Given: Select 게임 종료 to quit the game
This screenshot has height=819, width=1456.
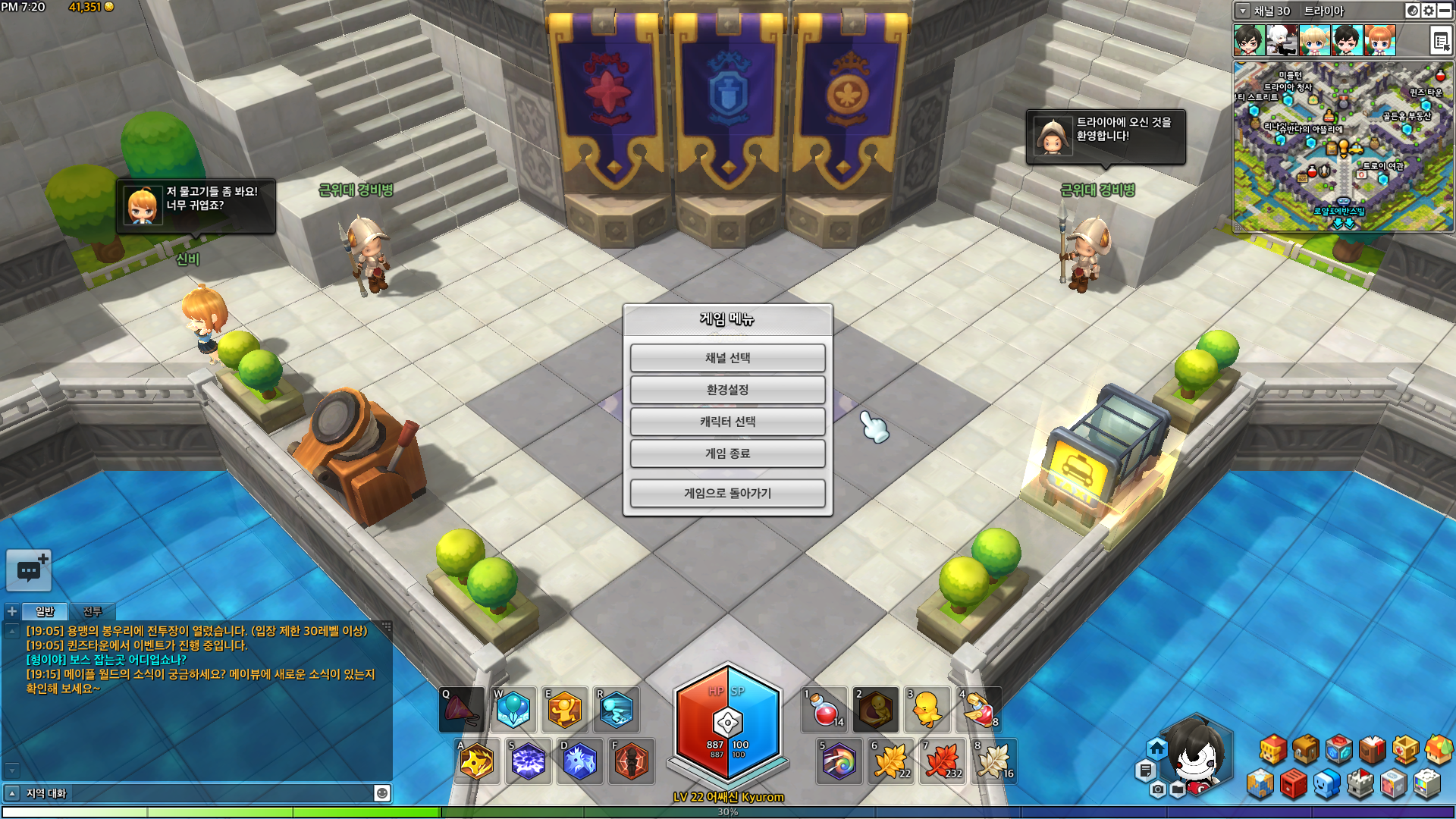Looking at the screenshot, I should click(x=727, y=453).
